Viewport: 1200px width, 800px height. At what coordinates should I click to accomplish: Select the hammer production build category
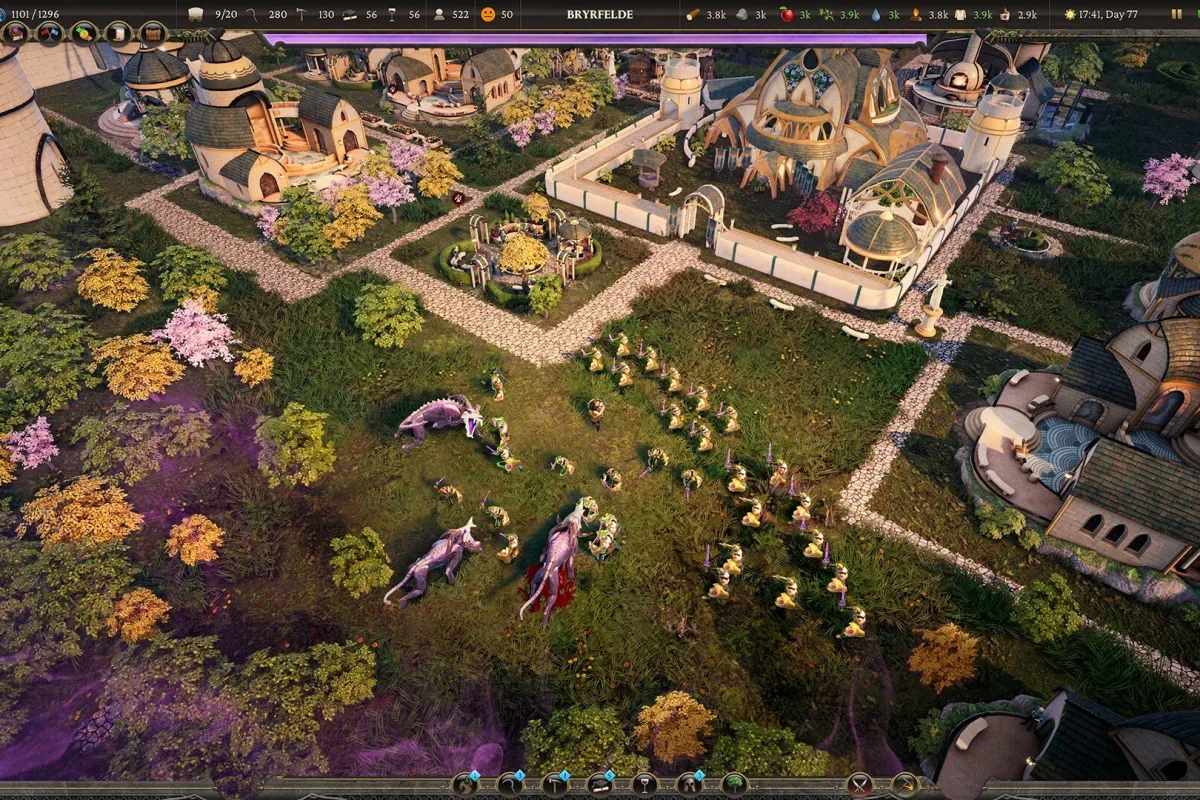click(555, 784)
